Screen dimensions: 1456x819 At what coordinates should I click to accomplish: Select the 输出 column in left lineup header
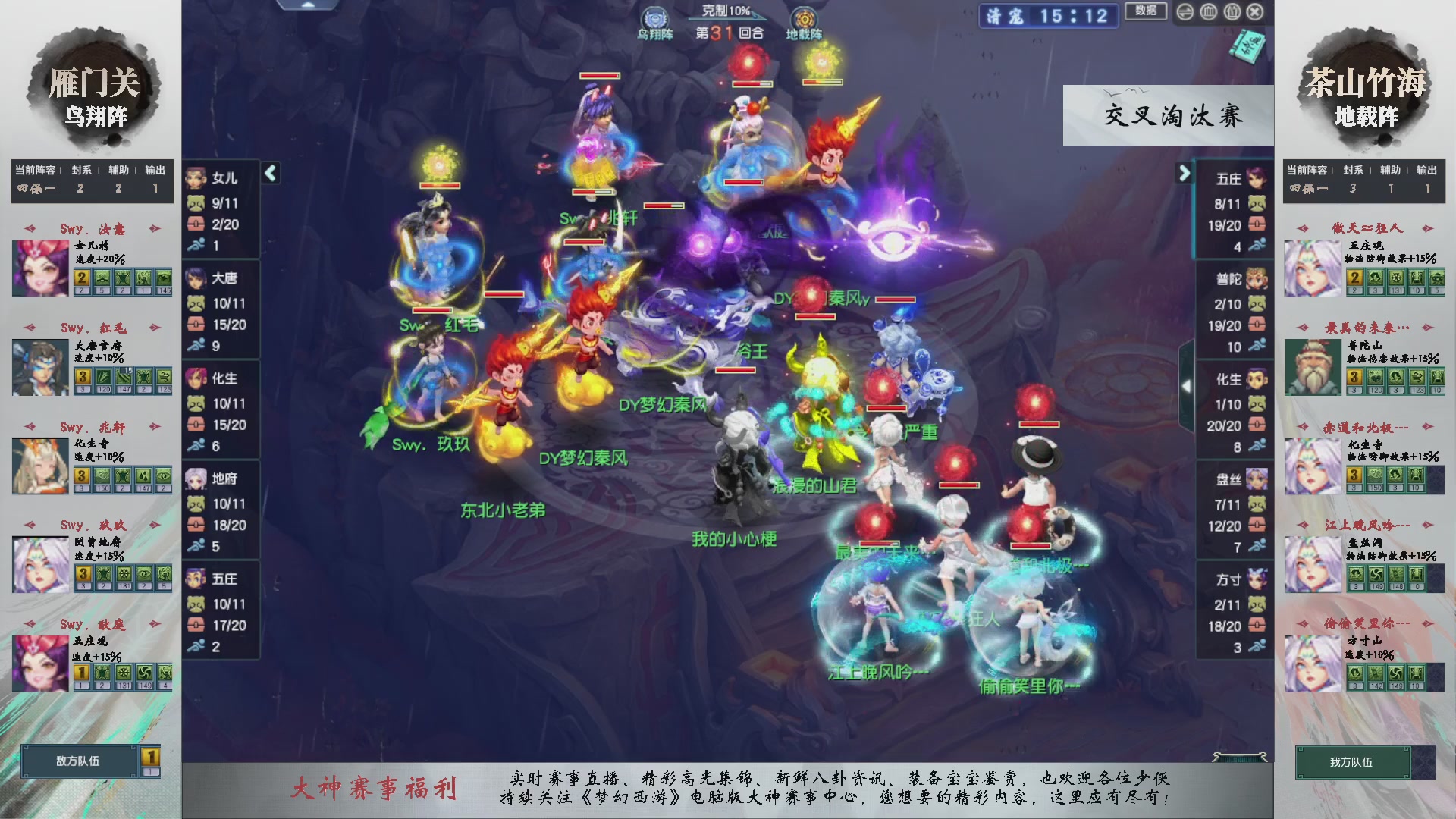click(x=154, y=170)
